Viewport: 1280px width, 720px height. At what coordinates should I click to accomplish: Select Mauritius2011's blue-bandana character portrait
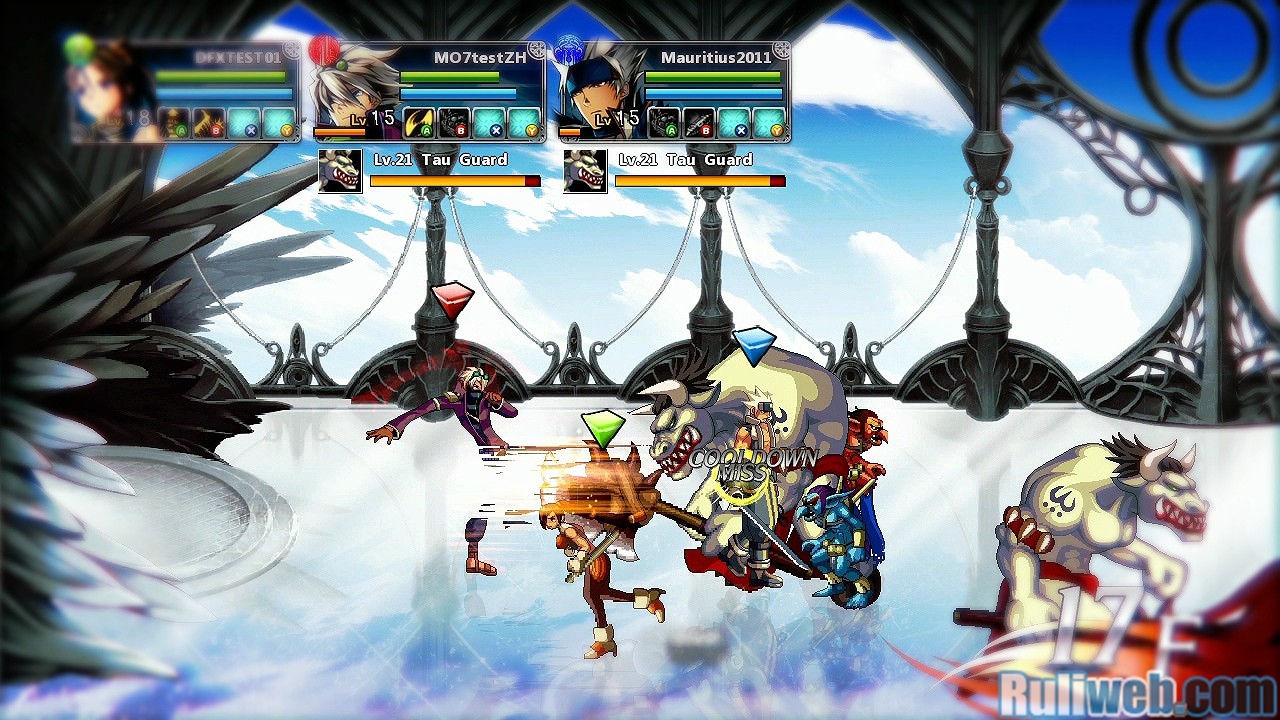(600, 92)
